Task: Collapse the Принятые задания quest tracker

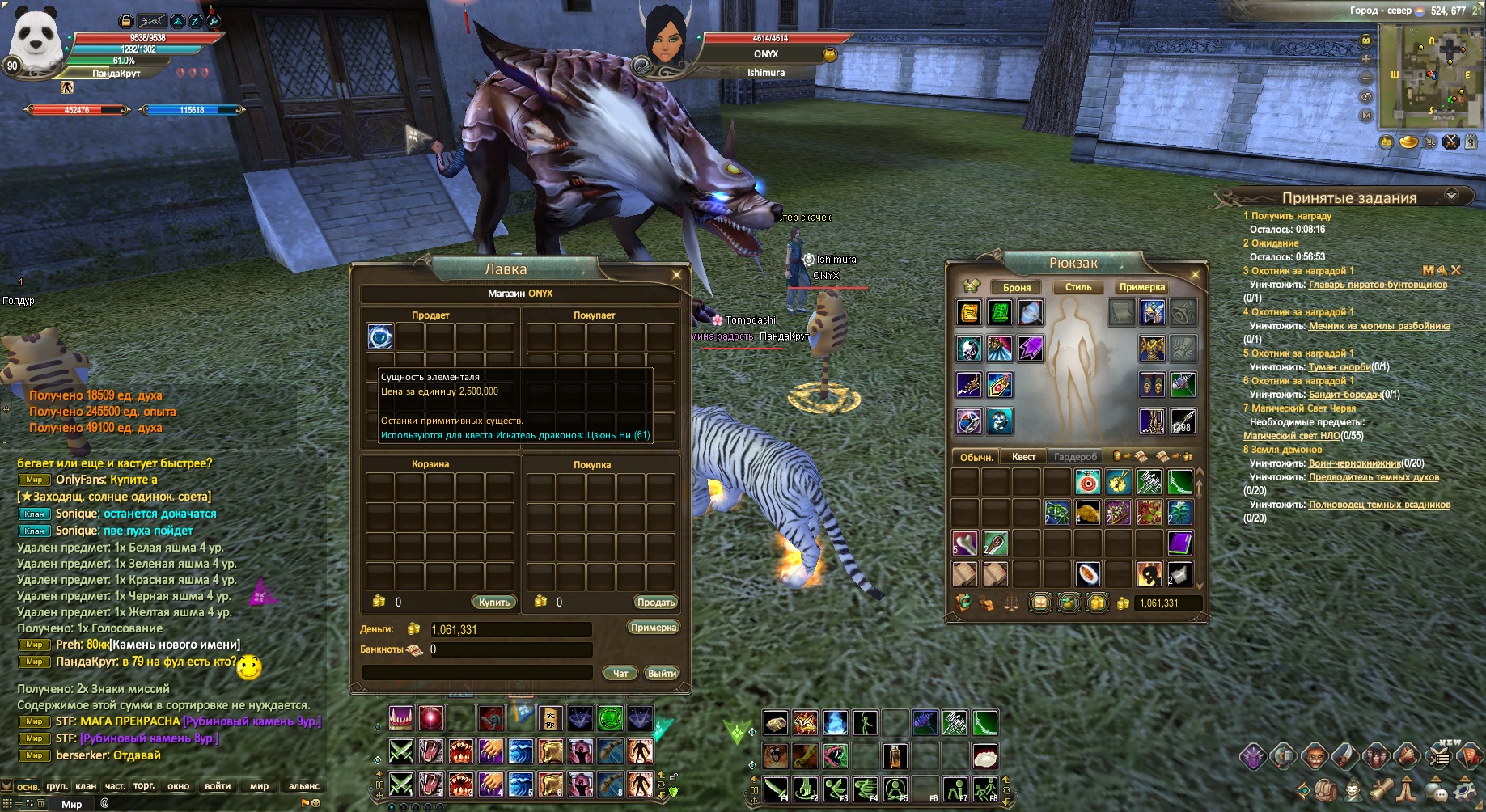Action: point(1451,196)
